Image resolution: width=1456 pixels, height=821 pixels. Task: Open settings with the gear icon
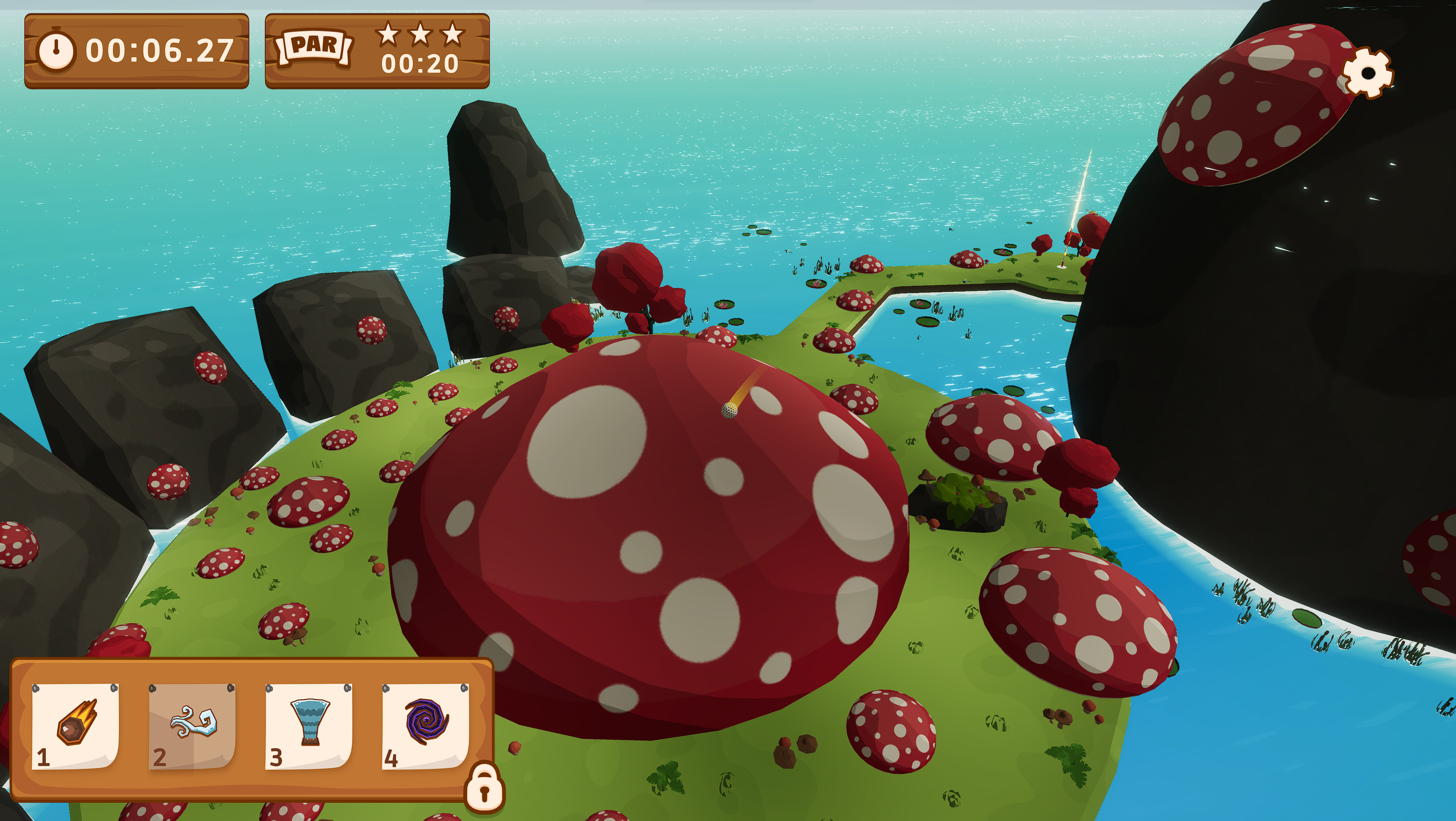1368,73
